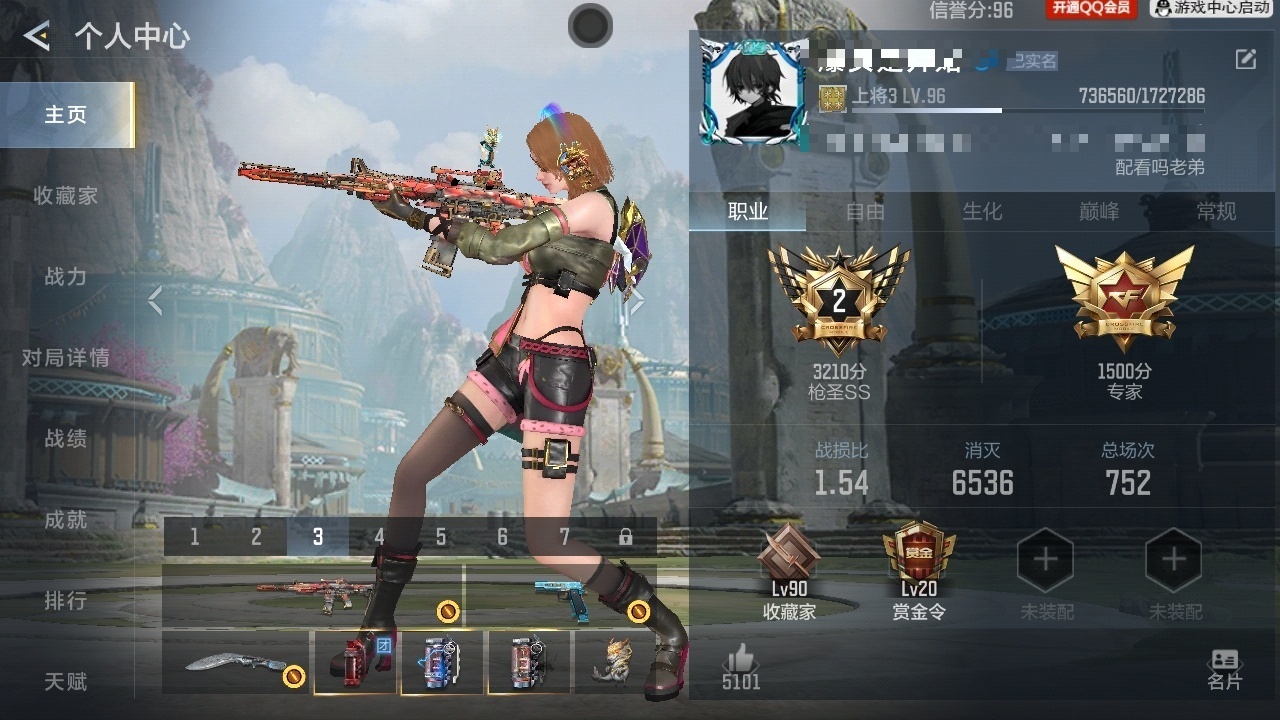This screenshot has height=720, width=1280.
Task: Open 对局详情 match details
Action: coord(66,358)
